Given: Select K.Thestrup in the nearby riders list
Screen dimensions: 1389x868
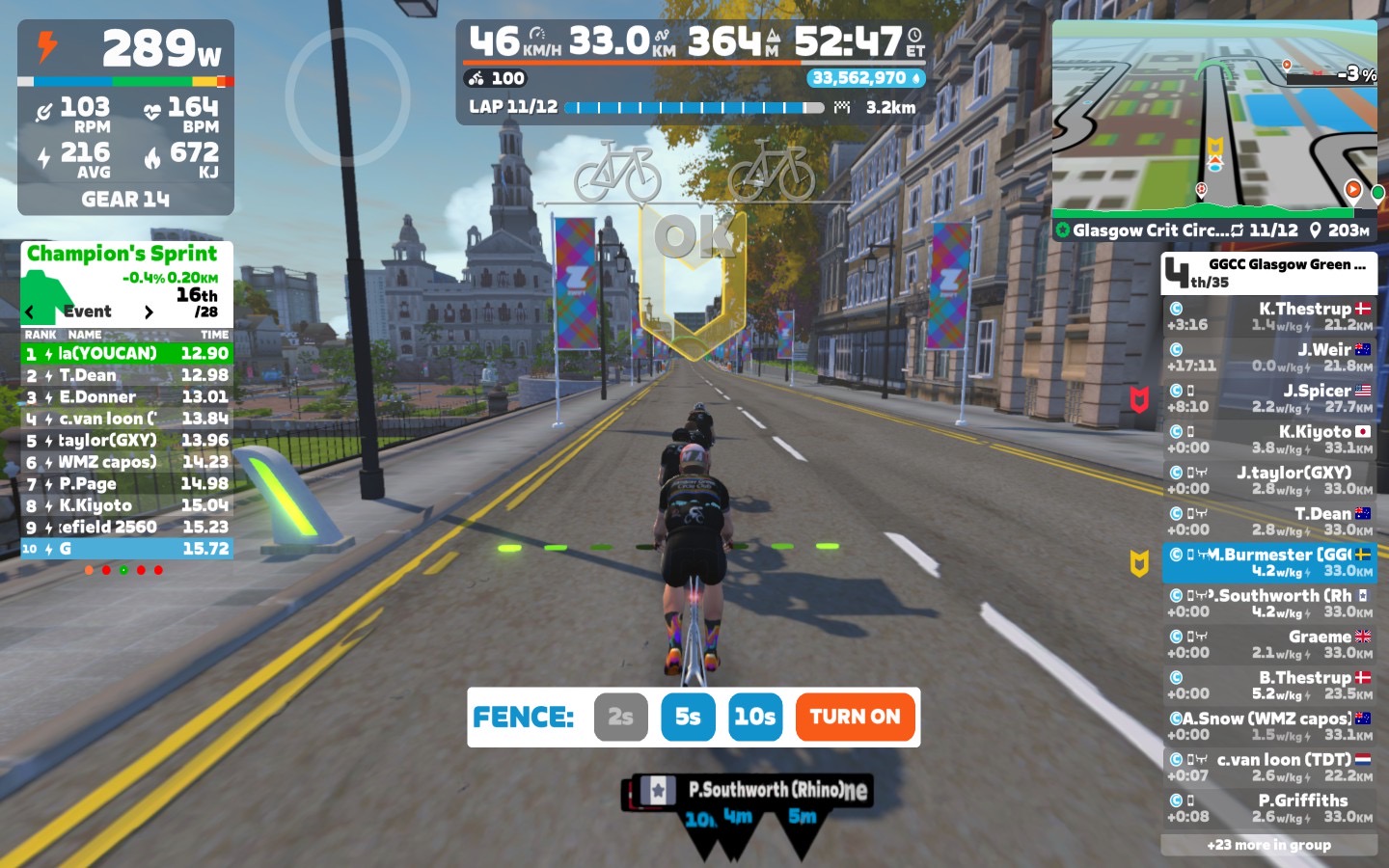Looking at the screenshot, I should pyautogui.click(x=1268, y=316).
